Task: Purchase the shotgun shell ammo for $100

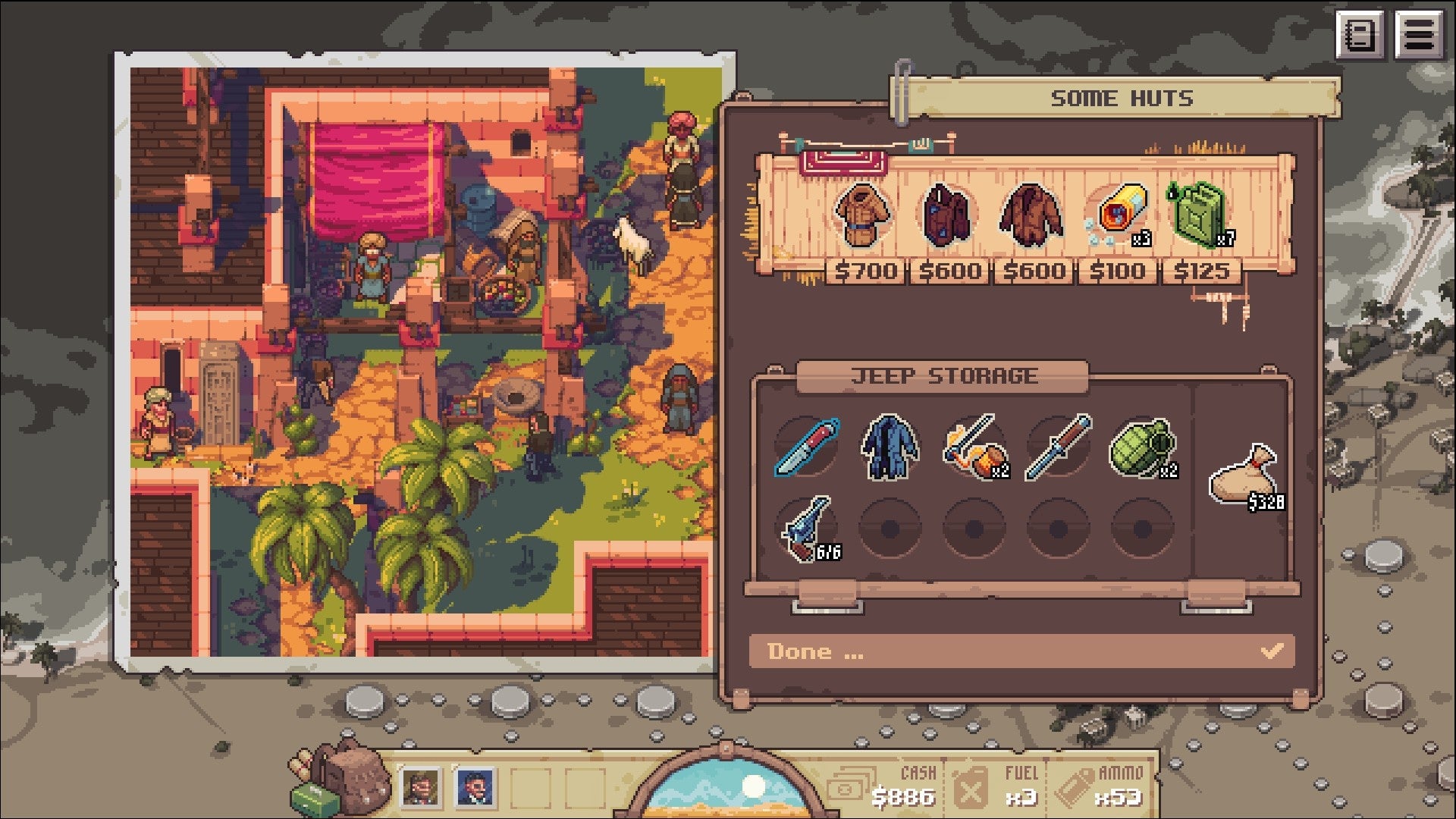Action: (1119, 215)
